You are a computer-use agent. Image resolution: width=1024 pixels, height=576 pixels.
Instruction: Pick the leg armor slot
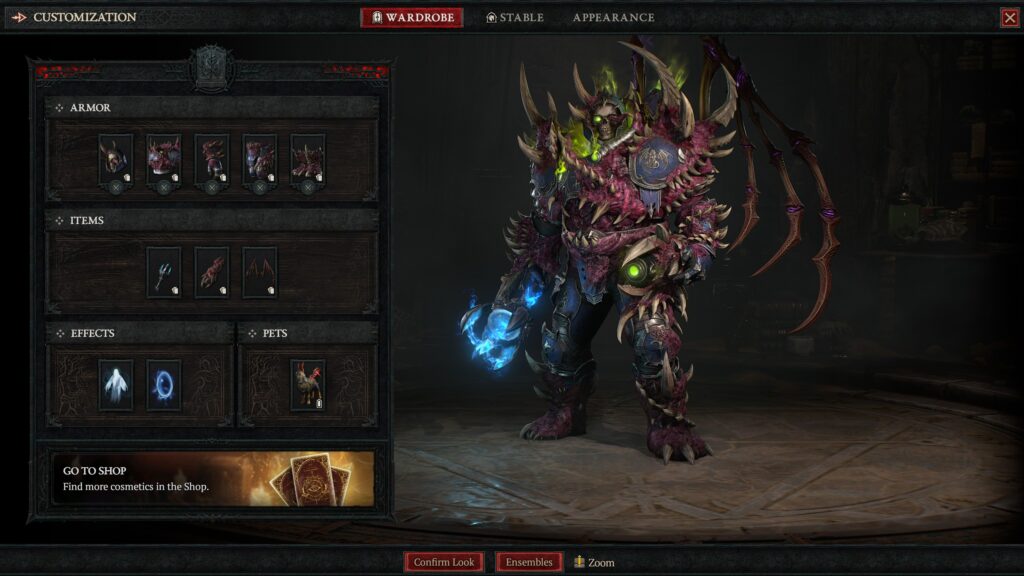(x=259, y=159)
